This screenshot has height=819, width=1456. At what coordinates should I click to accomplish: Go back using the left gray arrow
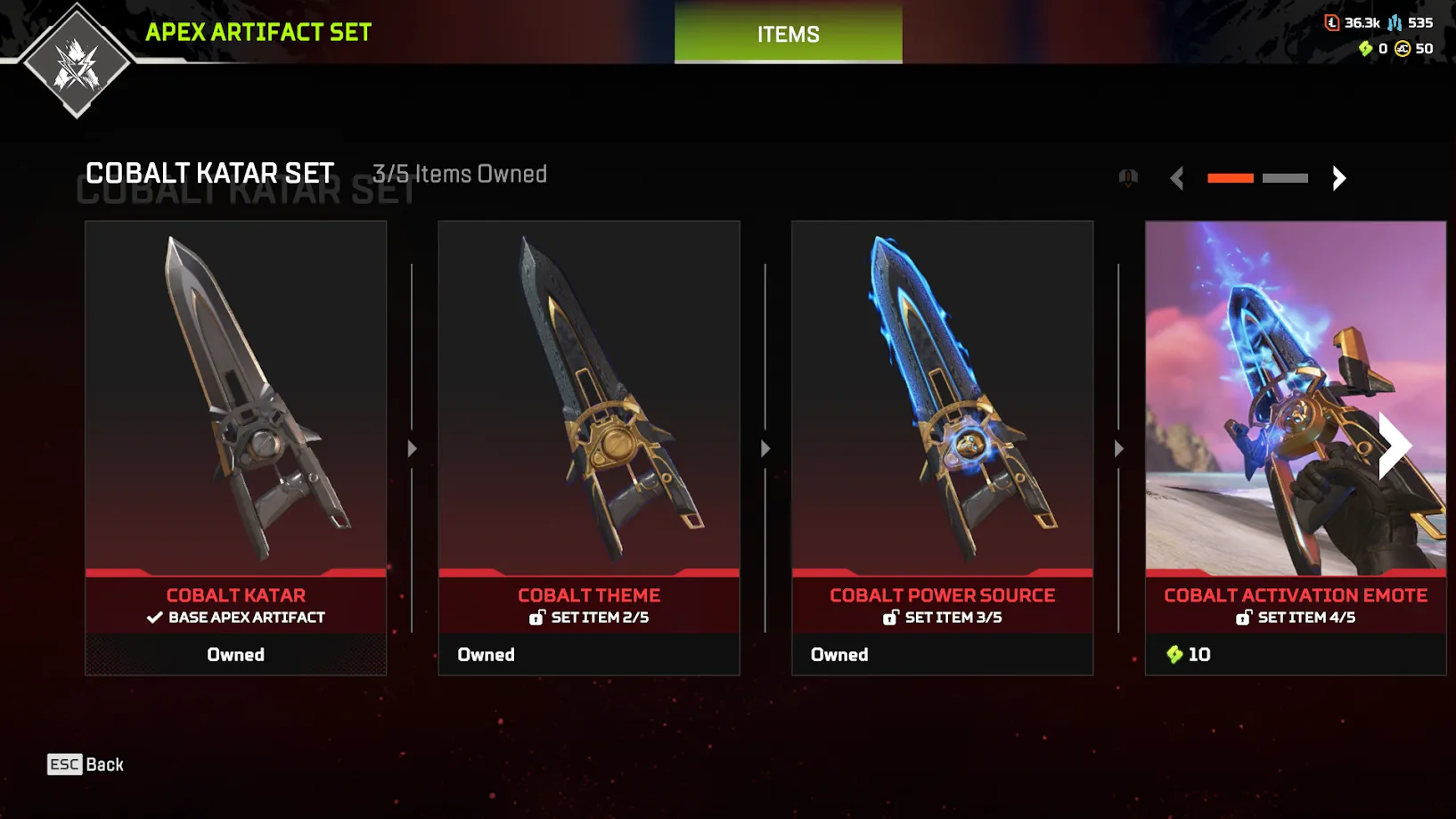1177,179
